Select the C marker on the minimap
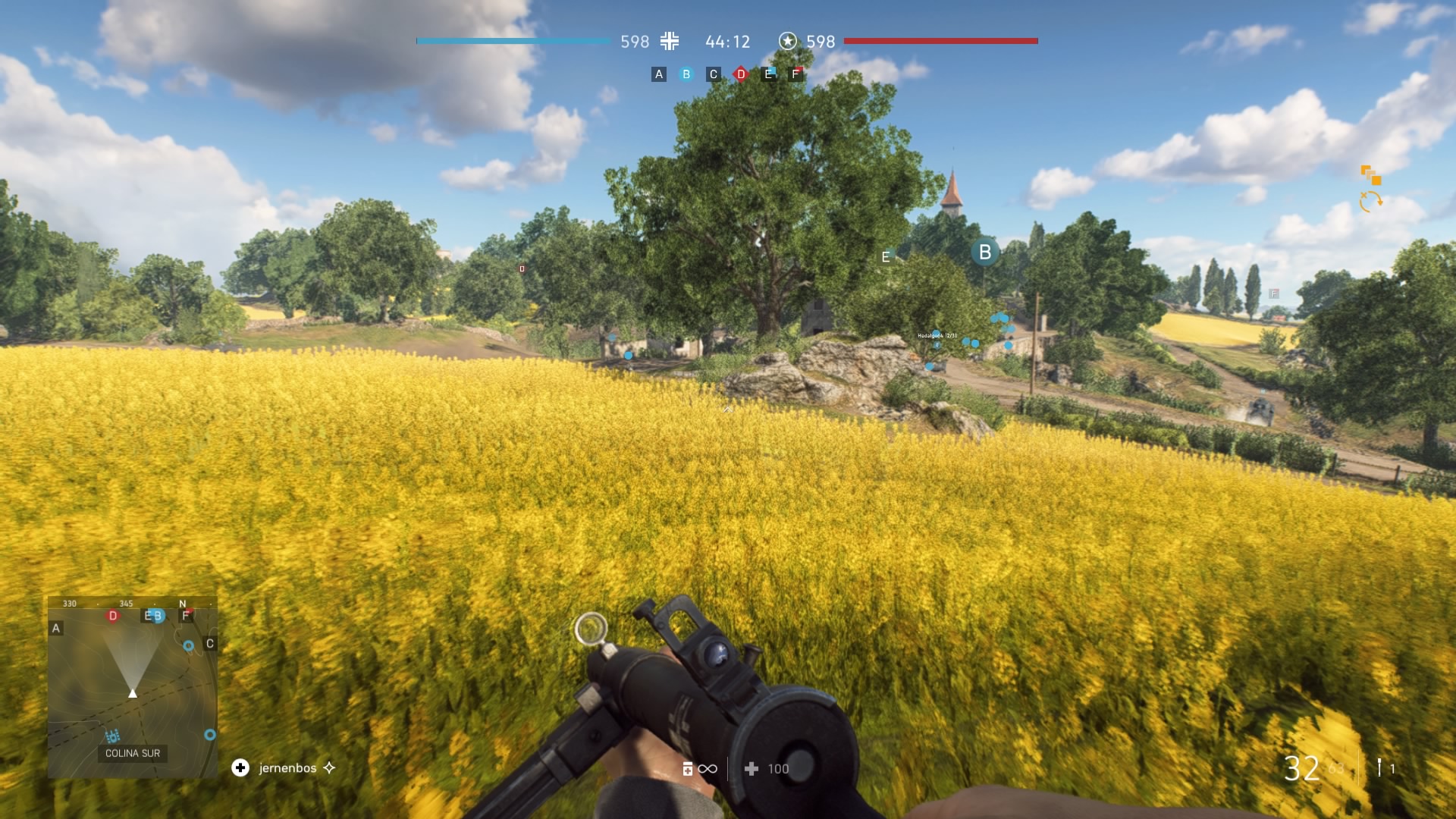The width and height of the screenshot is (1456, 819). 210,644
